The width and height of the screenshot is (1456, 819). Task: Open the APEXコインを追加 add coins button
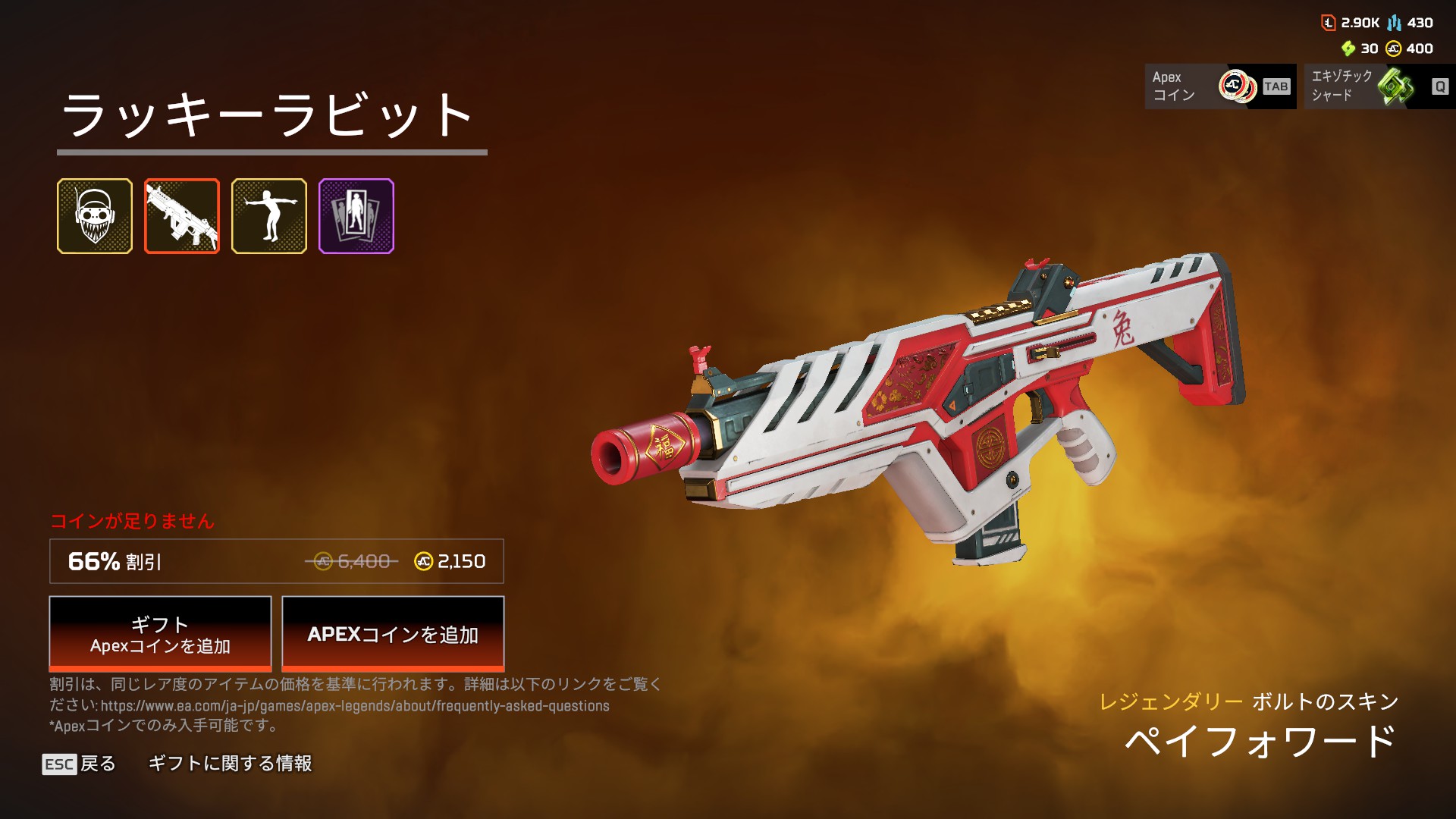click(393, 634)
